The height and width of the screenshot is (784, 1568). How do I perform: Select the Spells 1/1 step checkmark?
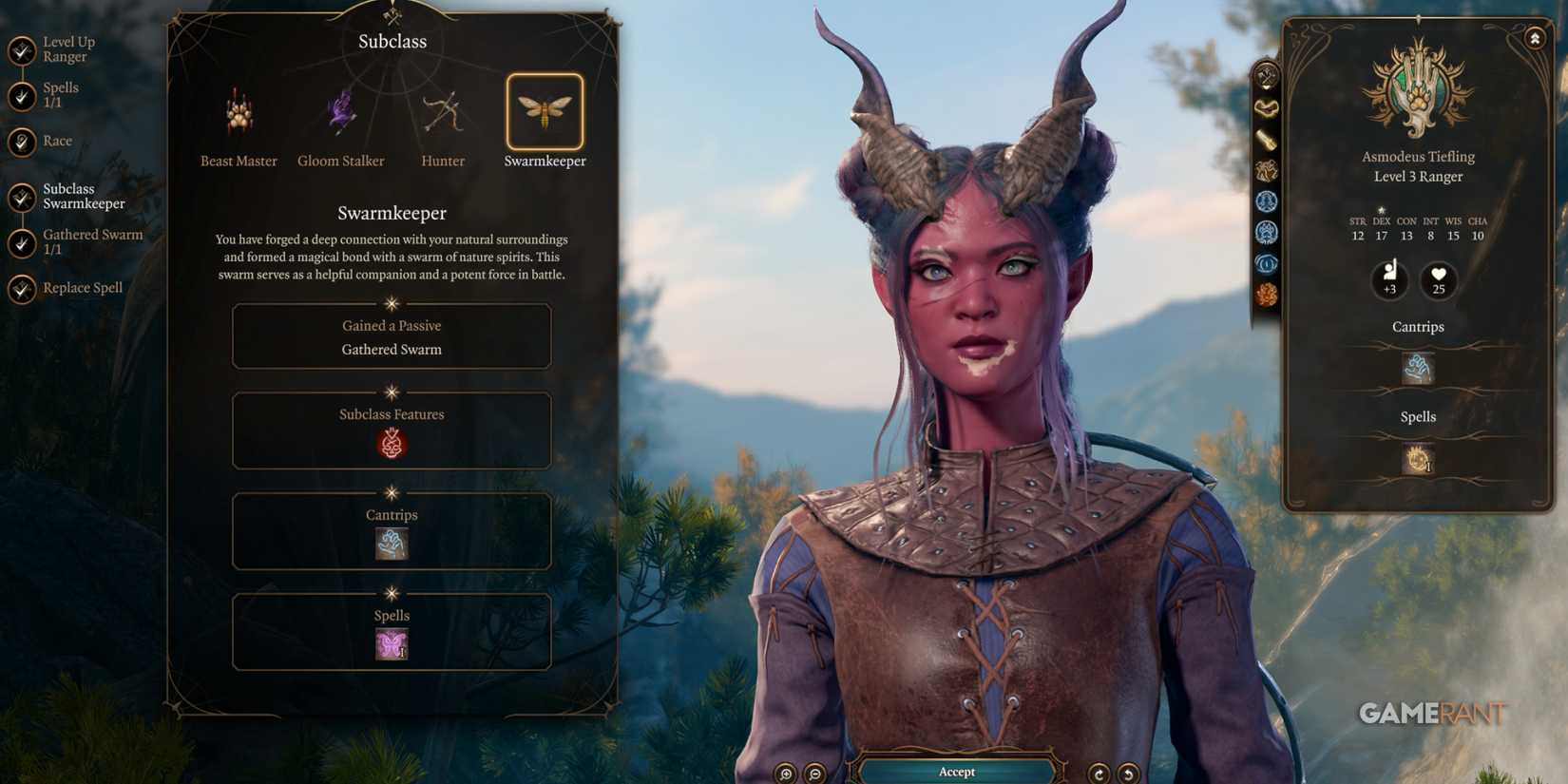21,93
